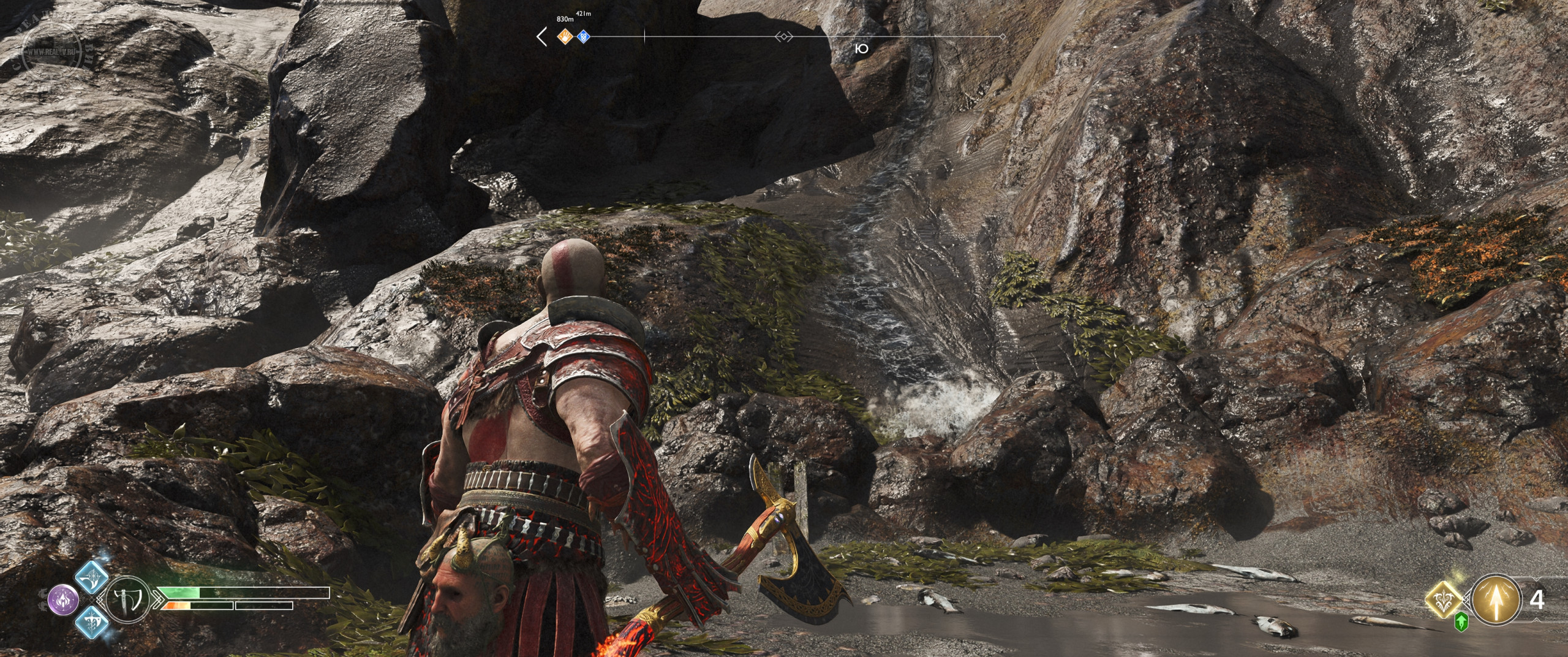
Task: Trigger the lower blue runic attack diamond
Action: click(x=92, y=621)
